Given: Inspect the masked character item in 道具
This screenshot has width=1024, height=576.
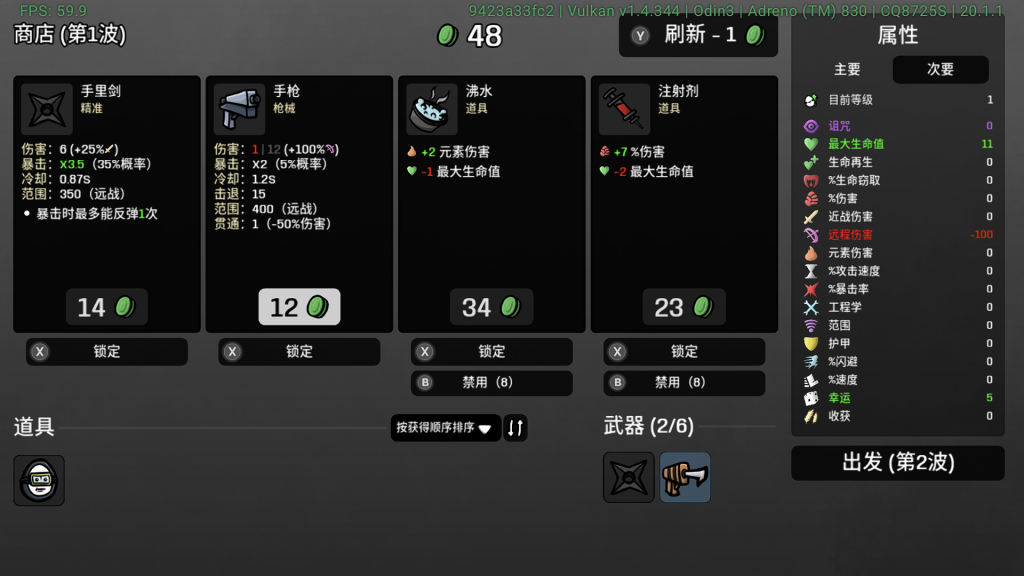Looking at the screenshot, I should coord(39,481).
